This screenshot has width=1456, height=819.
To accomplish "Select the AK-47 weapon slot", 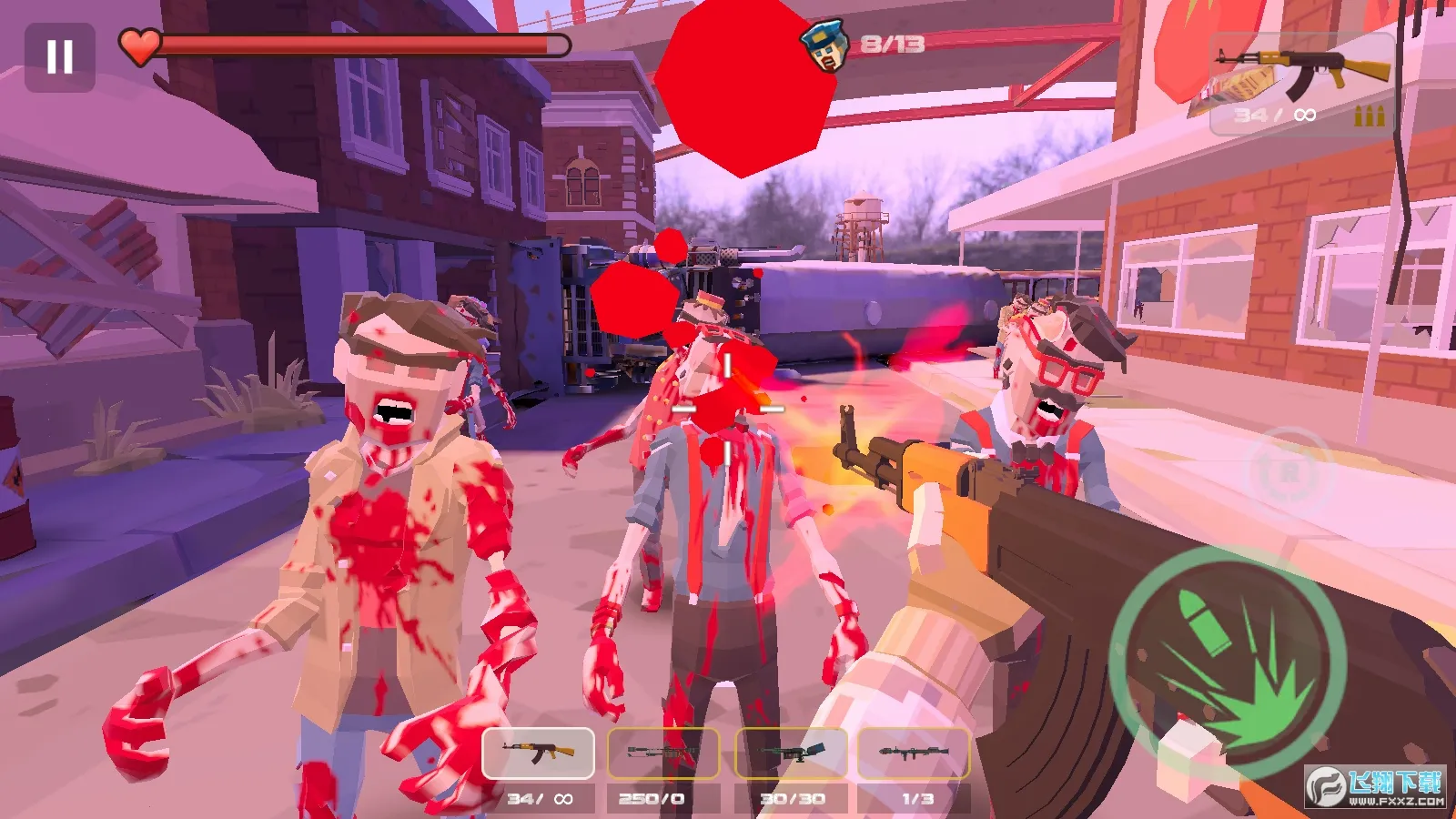I will (x=538, y=753).
